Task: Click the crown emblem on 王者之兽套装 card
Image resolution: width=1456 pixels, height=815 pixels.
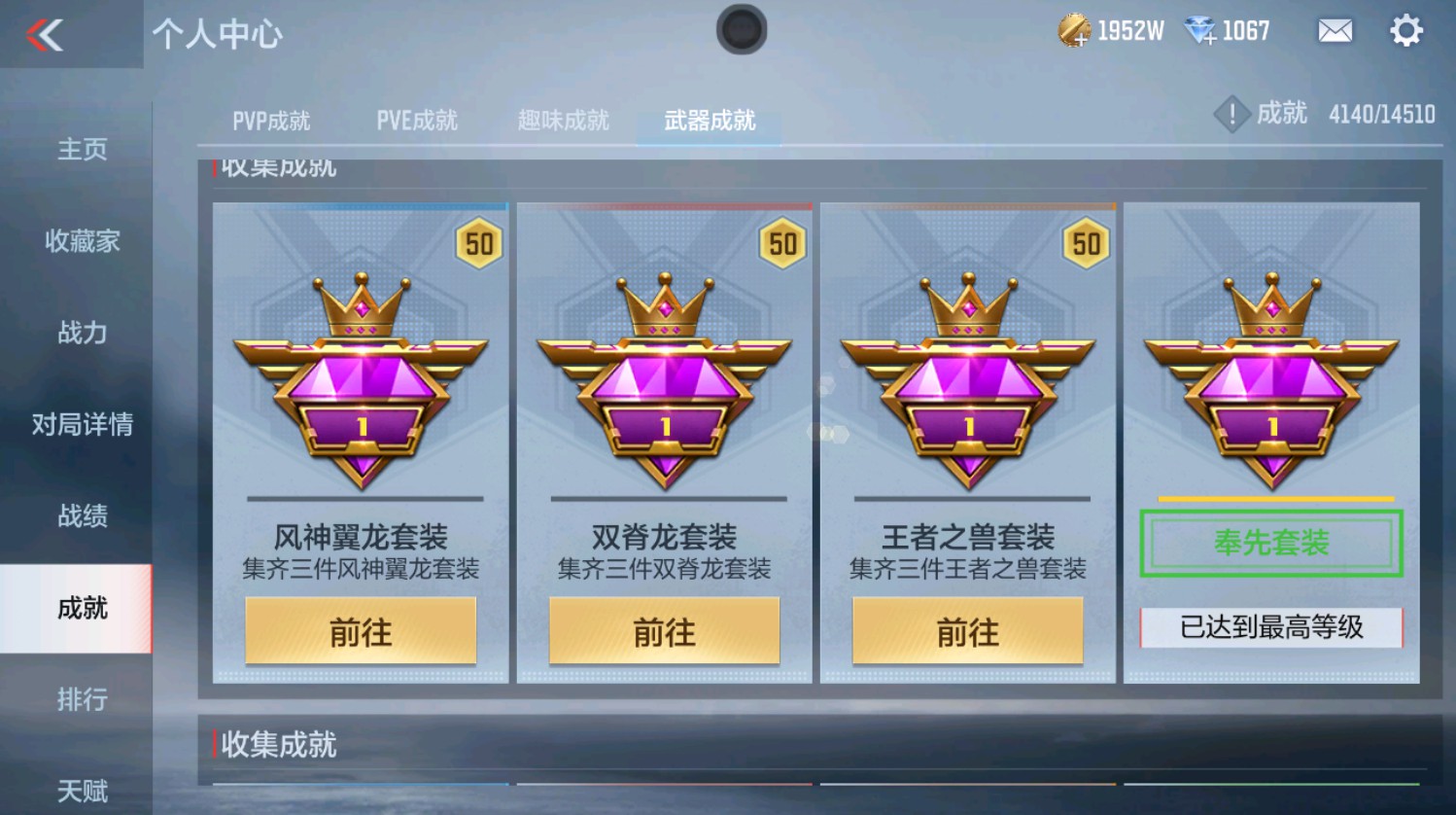Action: pyautogui.click(x=967, y=301)
